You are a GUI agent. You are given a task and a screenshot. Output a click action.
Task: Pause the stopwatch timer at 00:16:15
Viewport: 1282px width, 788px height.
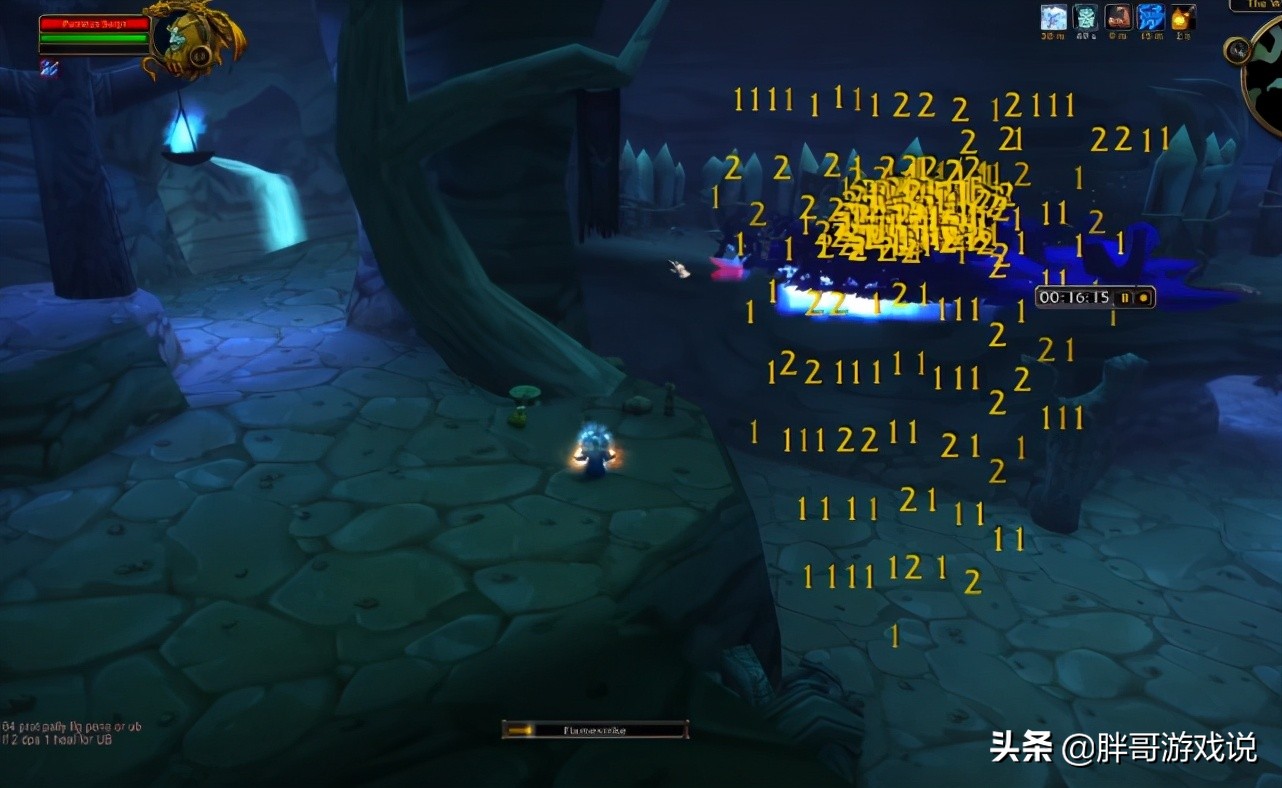[x=1125, y=297]
